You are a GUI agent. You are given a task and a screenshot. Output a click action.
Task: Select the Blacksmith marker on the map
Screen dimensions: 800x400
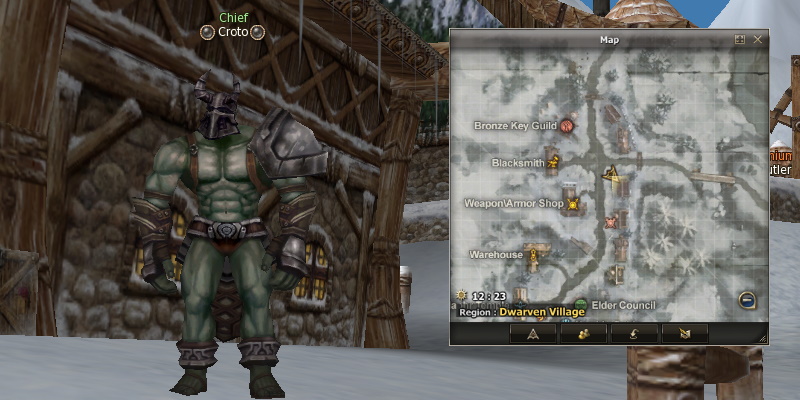coord(553,160)
